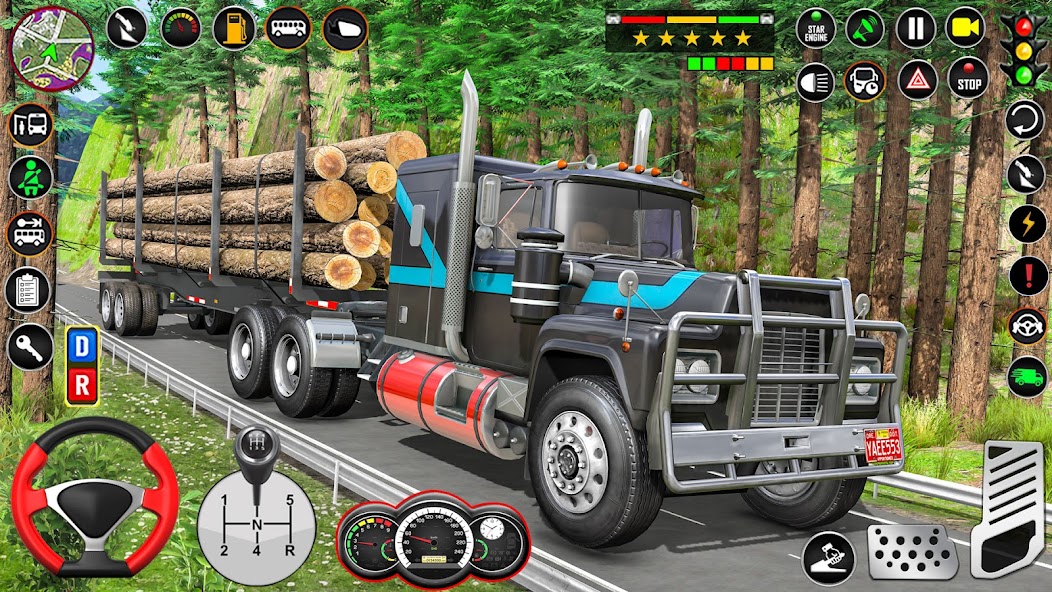The width and height of the screenshot is (1052, 592).
Task: Click the side mirror view button
Action: (x=345, y=28)
